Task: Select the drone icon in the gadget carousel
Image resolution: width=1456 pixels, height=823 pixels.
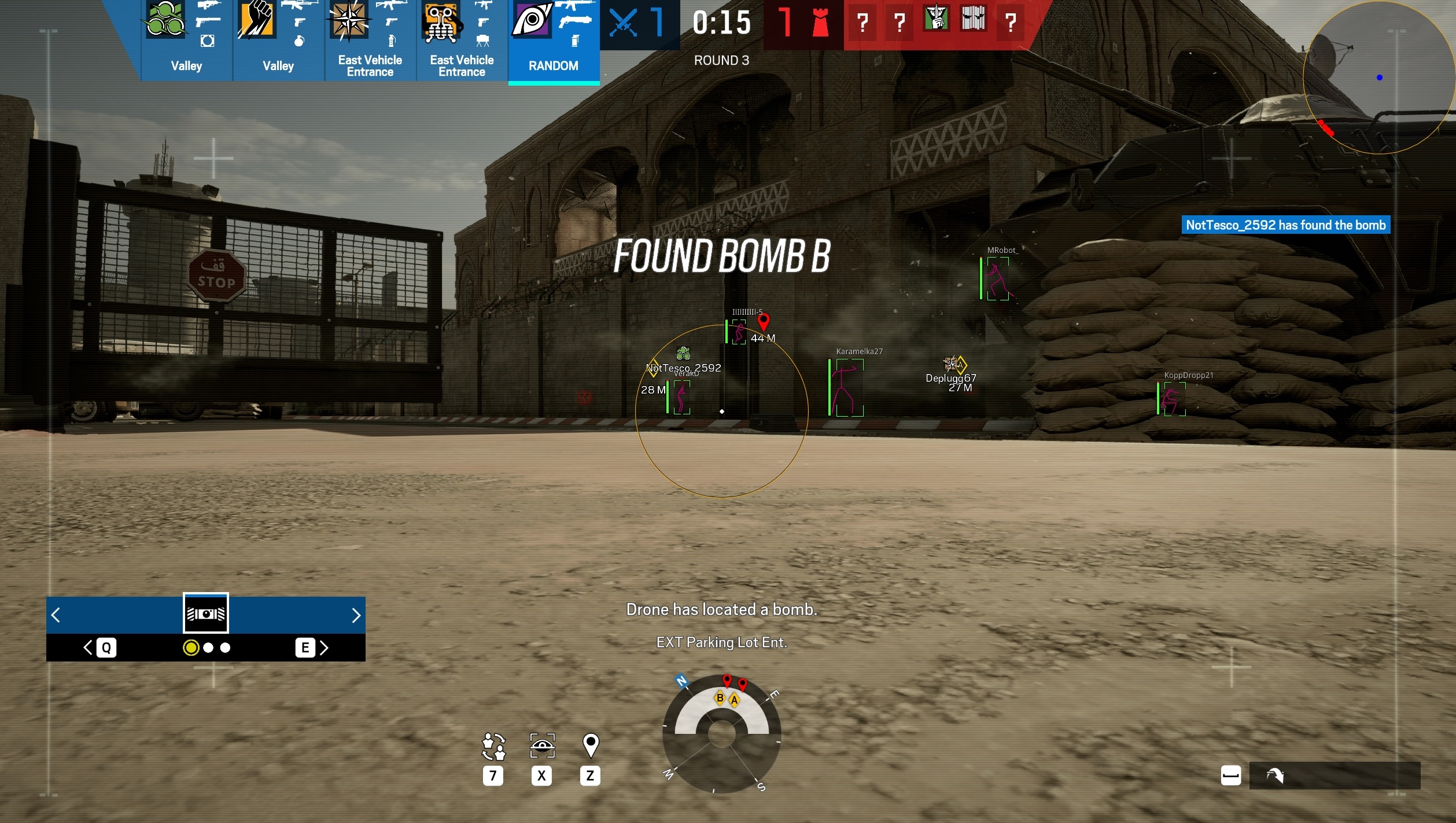Action: coord(205,613)
